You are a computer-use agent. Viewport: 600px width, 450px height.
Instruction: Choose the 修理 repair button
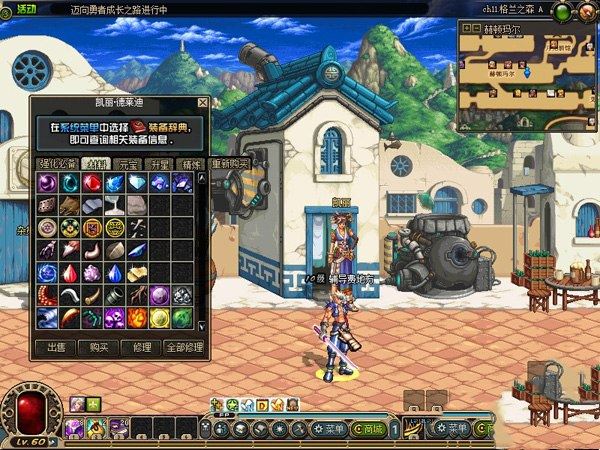141,347
